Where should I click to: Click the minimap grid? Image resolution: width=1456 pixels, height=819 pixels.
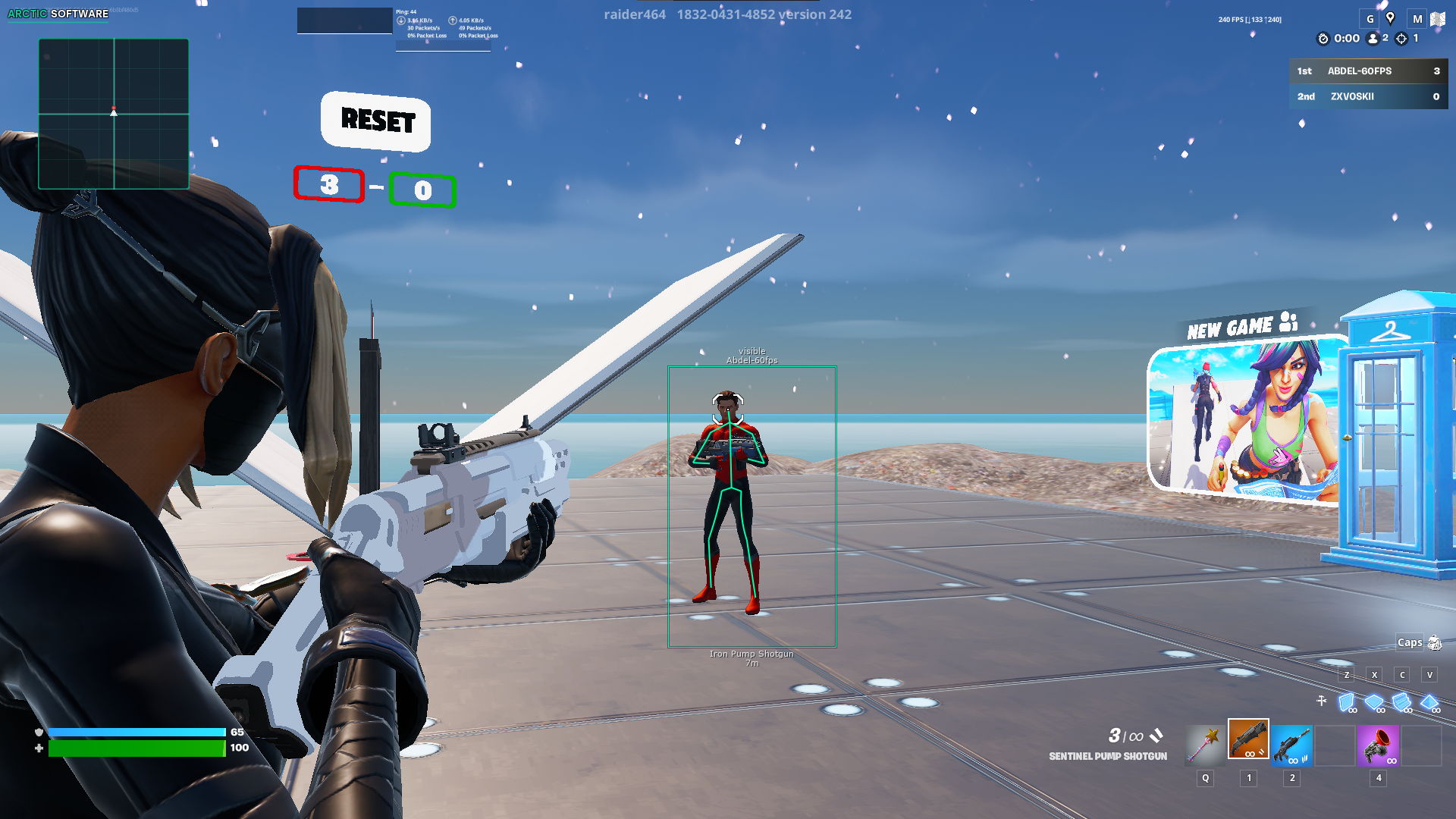point(114,114)
